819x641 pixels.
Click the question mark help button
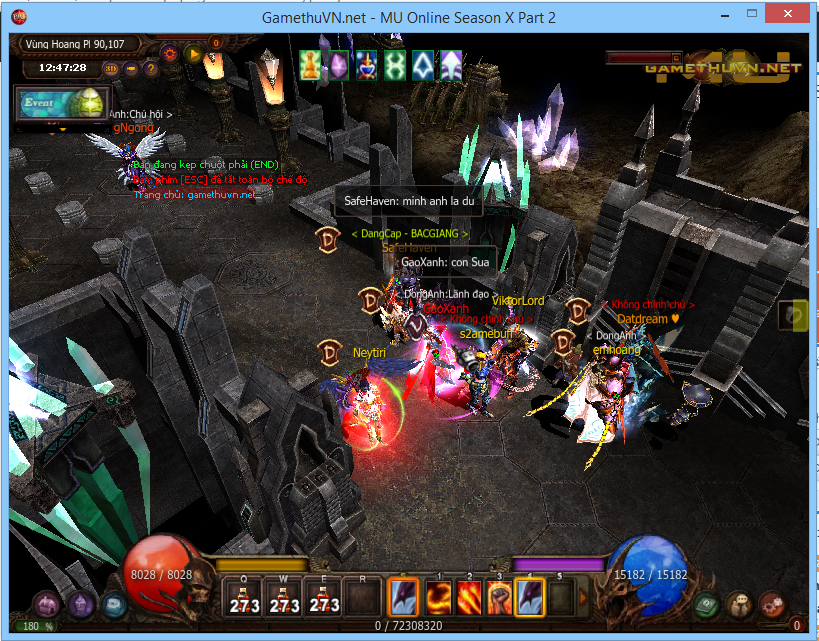coord(151,69)
